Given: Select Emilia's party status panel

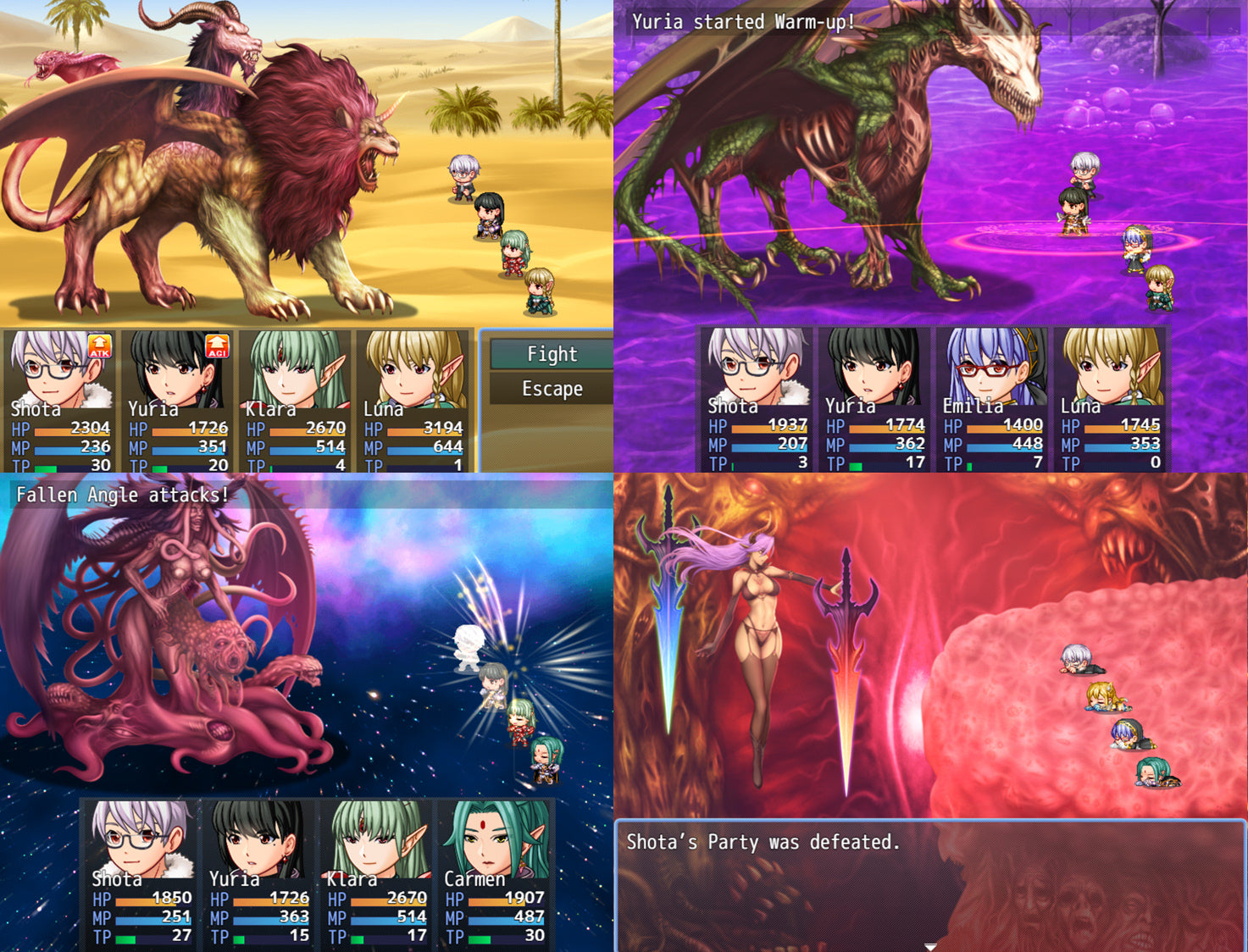Looking at the screenshot, I should pyautogui.click(x=990, y=400).
